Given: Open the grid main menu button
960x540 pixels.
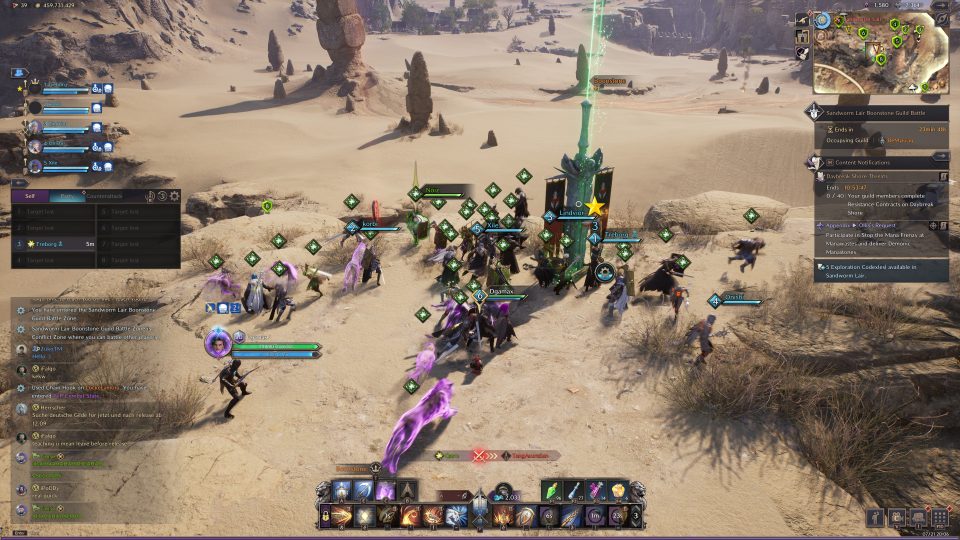Looking at the screenshot, I should pyautogui.click(x=939, y=517).
